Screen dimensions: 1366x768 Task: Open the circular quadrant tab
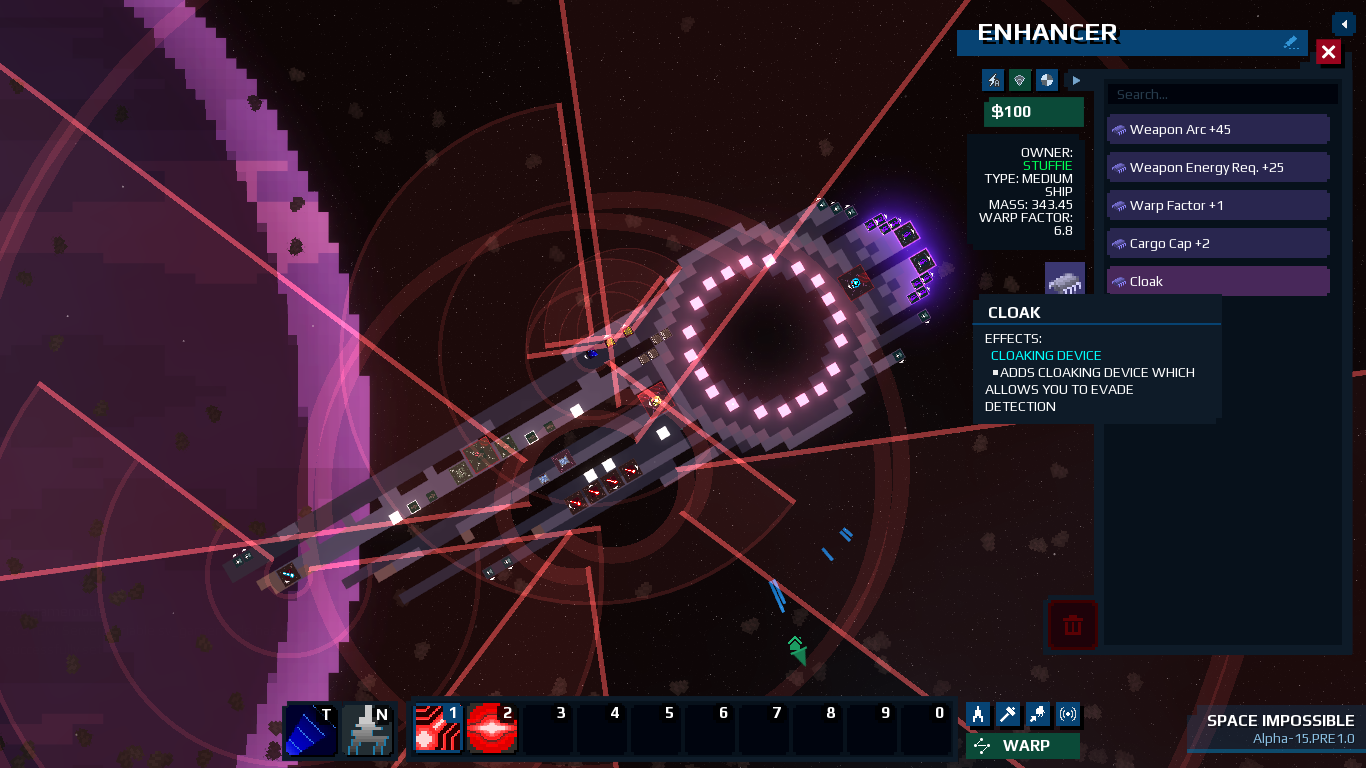(1046, 80)
